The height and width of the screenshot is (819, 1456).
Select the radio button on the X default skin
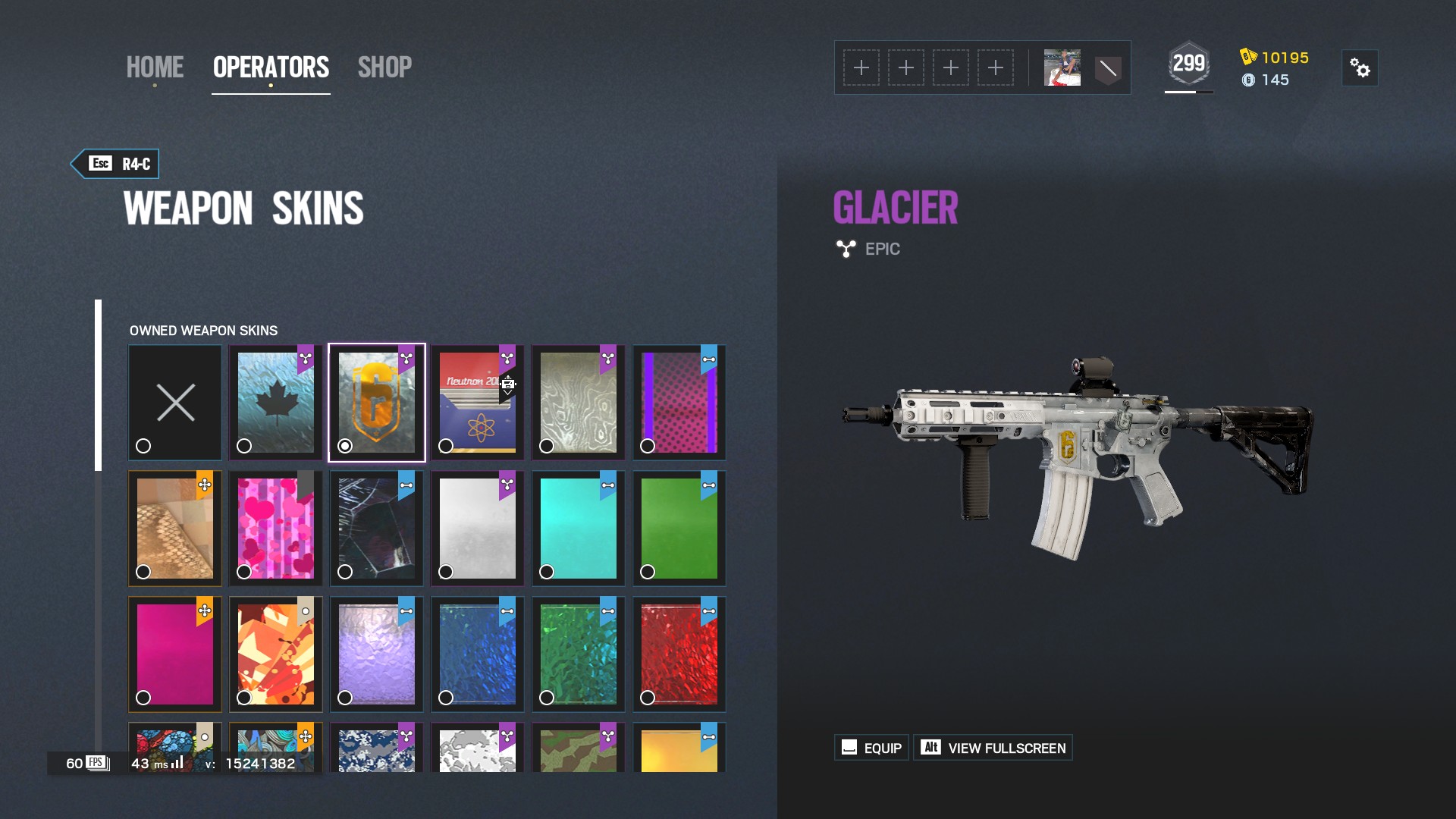pyautogui.click(x=143, y=447)
